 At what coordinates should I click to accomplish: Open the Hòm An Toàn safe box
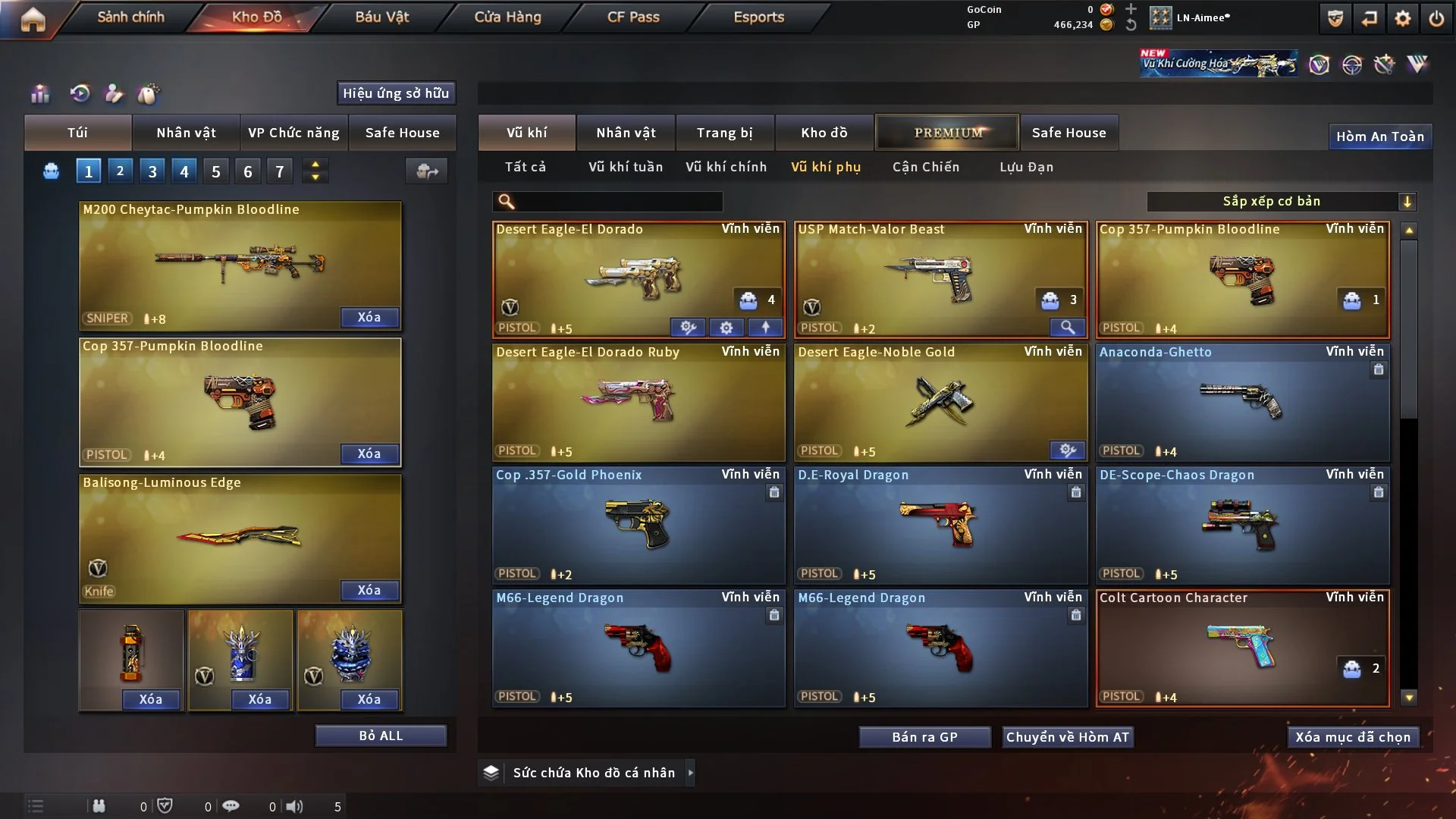[x=1379, y=136]
